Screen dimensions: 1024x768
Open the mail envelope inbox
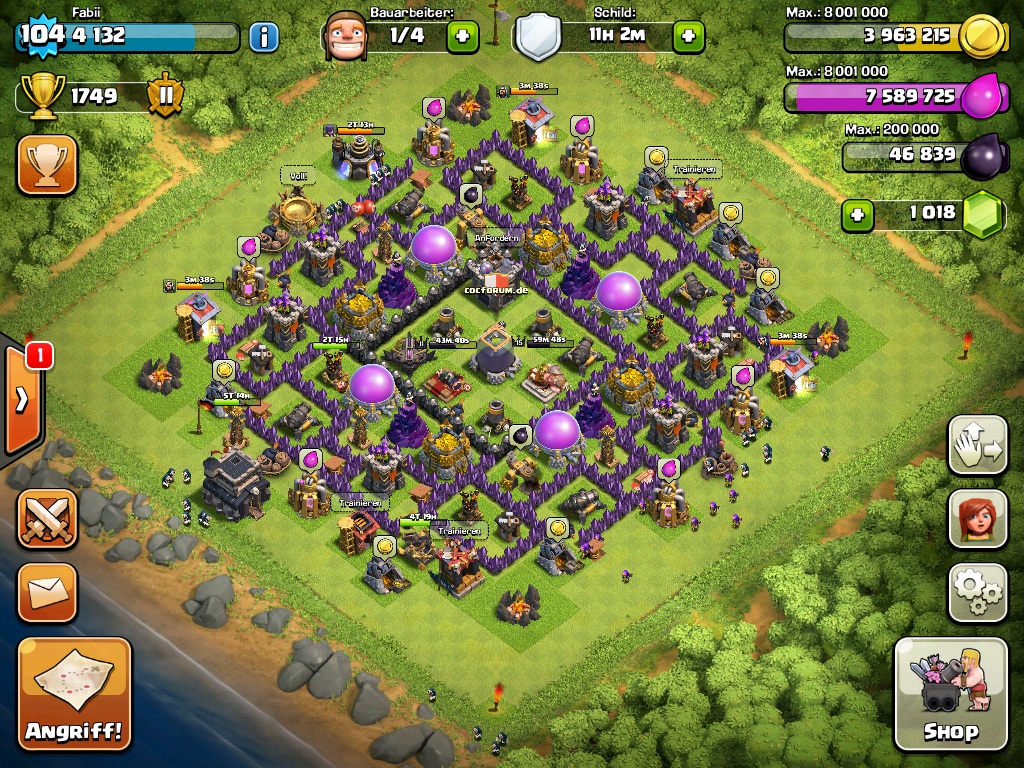click(x=47, y=592)
